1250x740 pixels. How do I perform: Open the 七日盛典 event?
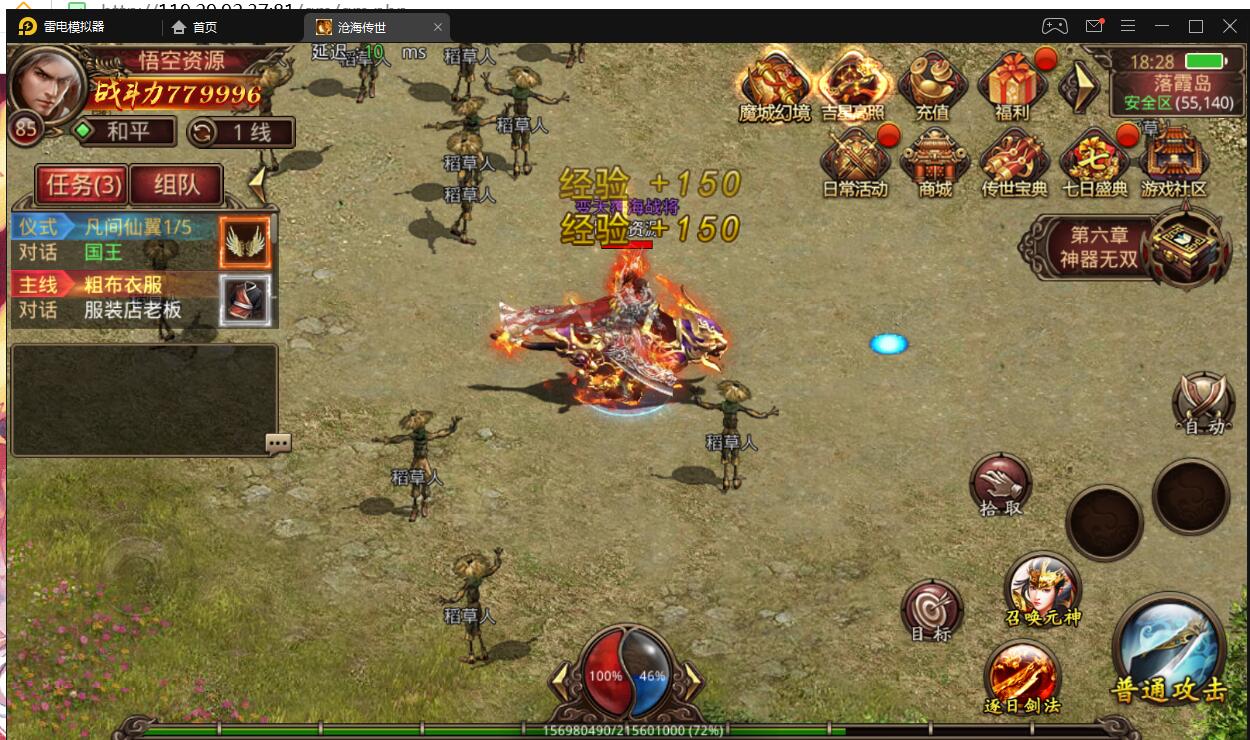1093,163
